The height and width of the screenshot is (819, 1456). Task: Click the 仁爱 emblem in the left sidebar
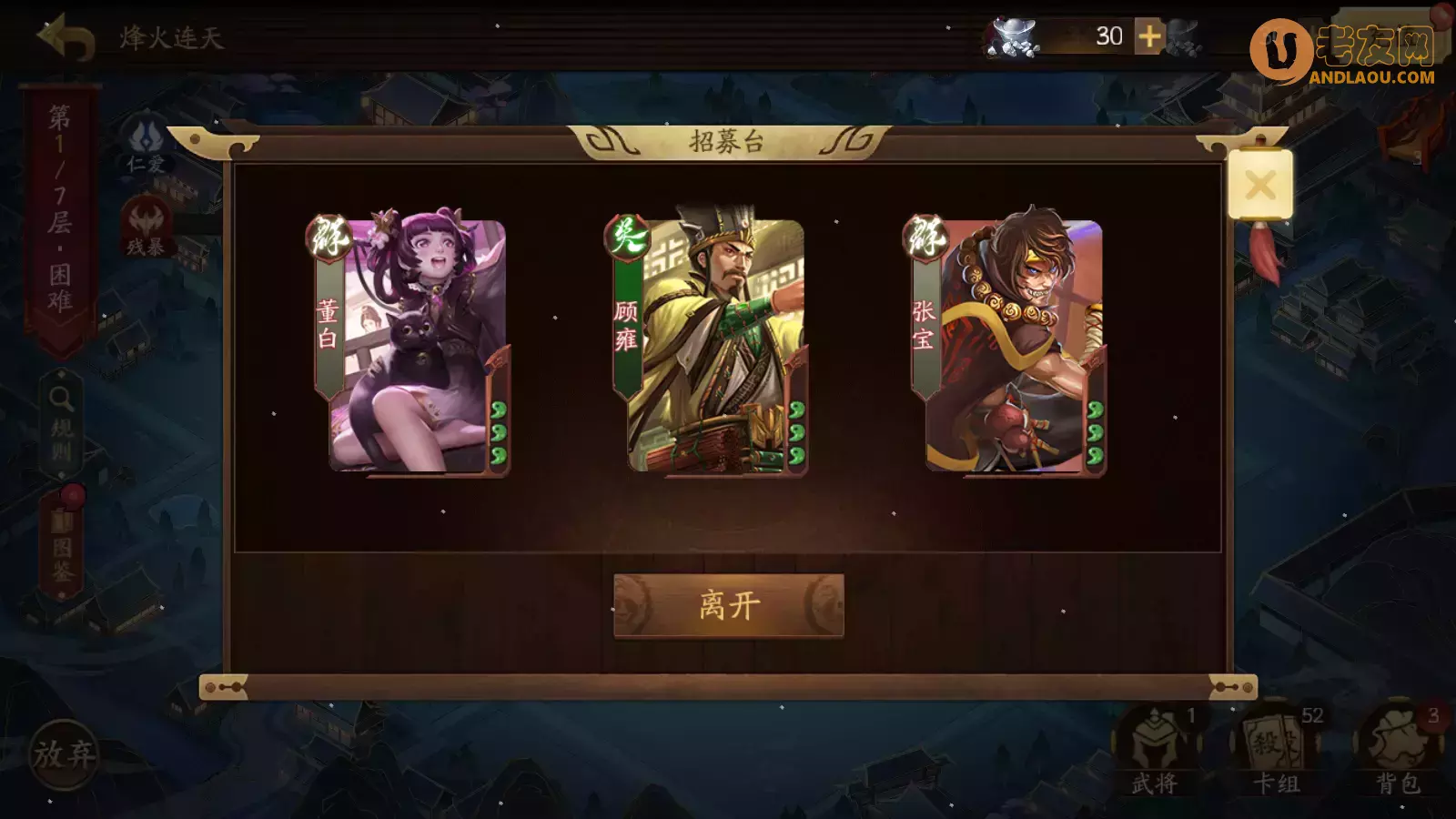pyautogui.click(x=148, y=138)
